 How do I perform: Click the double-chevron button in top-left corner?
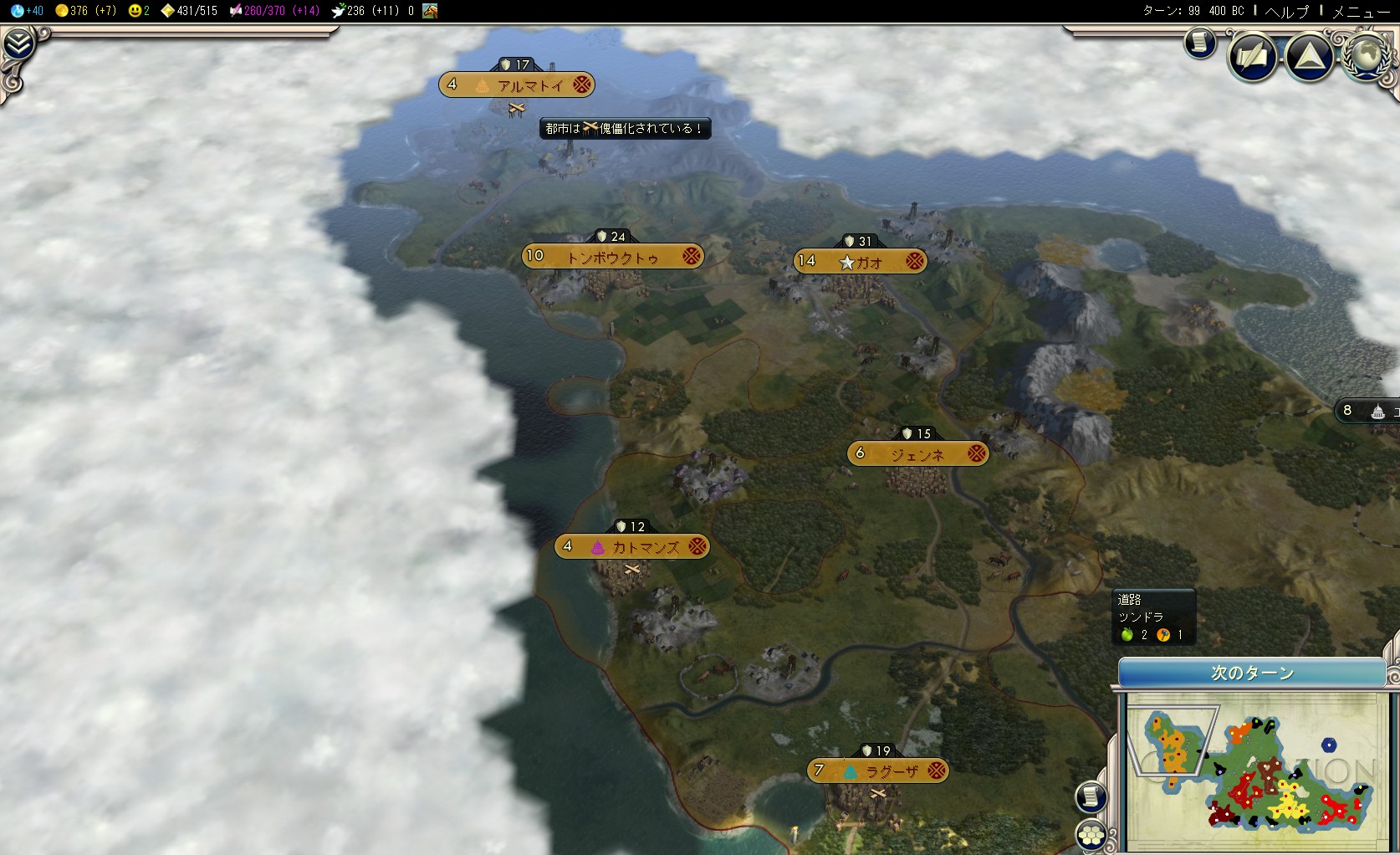coord(18,44)
